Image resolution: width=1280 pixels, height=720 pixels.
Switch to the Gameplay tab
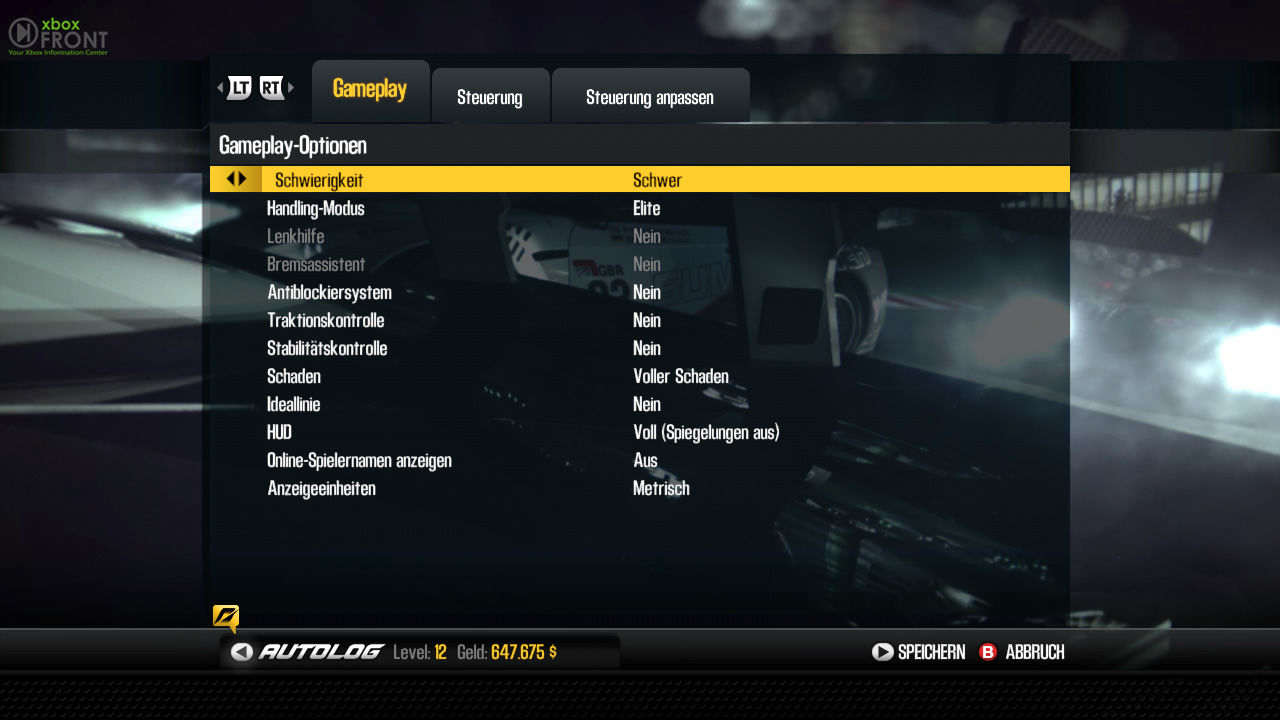[x=370, y=90]
